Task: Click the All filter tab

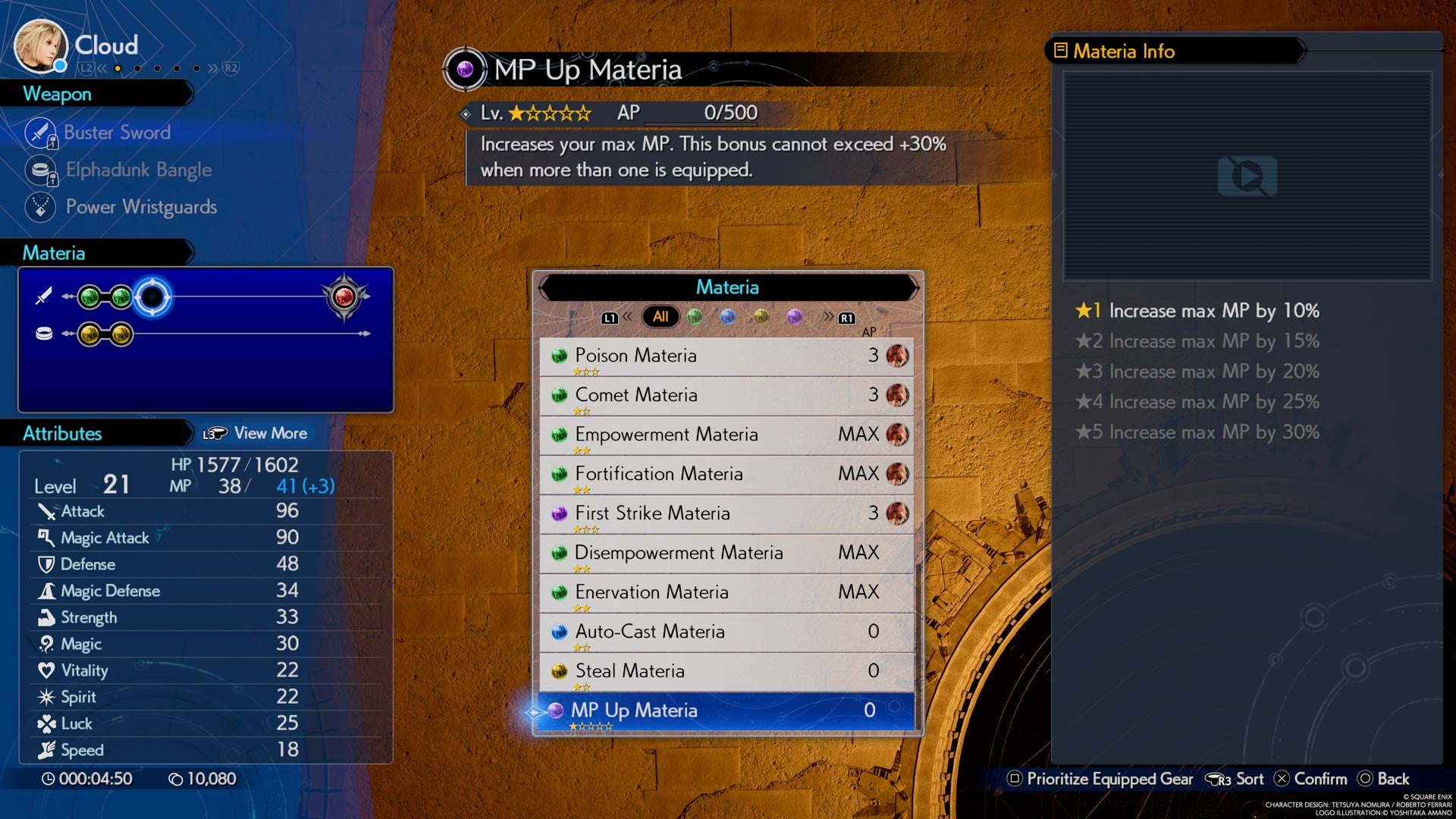Action: click(x=661, y=316)
